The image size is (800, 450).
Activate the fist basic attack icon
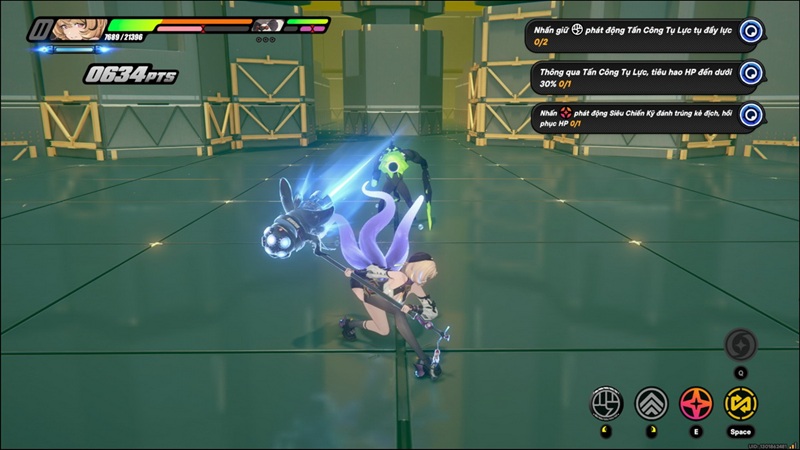(607, 404)
